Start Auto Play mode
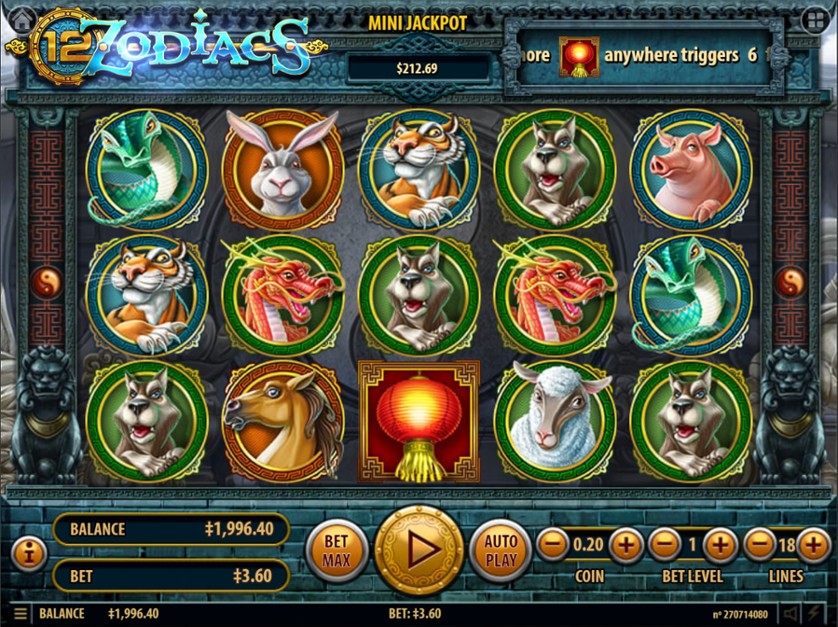The width and height of the screenshot is (838, 627). point(501,550)
